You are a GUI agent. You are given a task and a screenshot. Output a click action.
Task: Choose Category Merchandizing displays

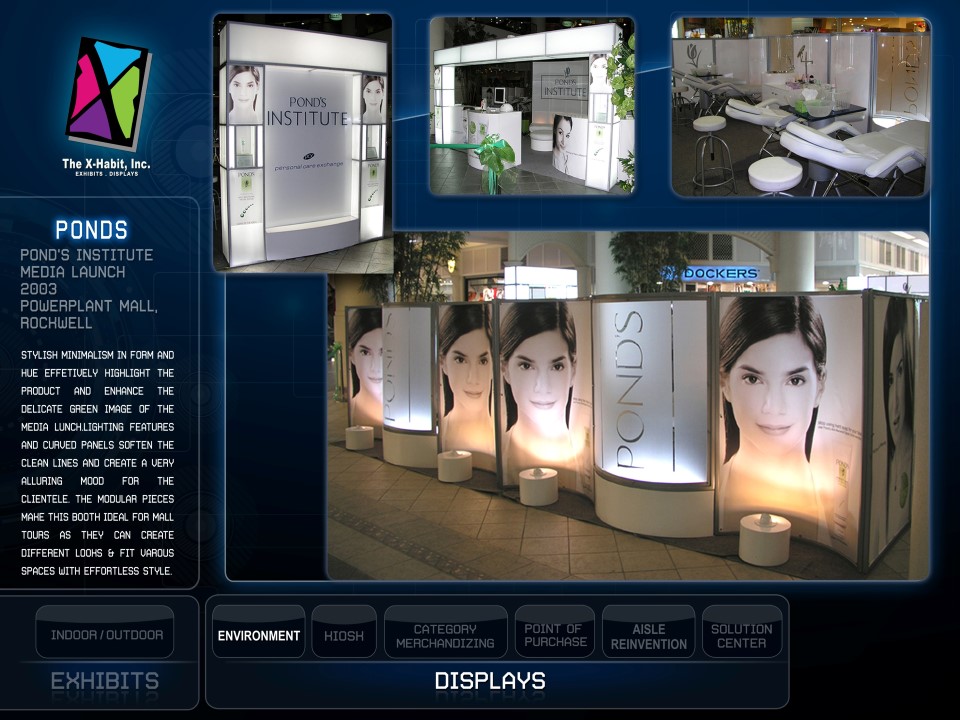445,635
